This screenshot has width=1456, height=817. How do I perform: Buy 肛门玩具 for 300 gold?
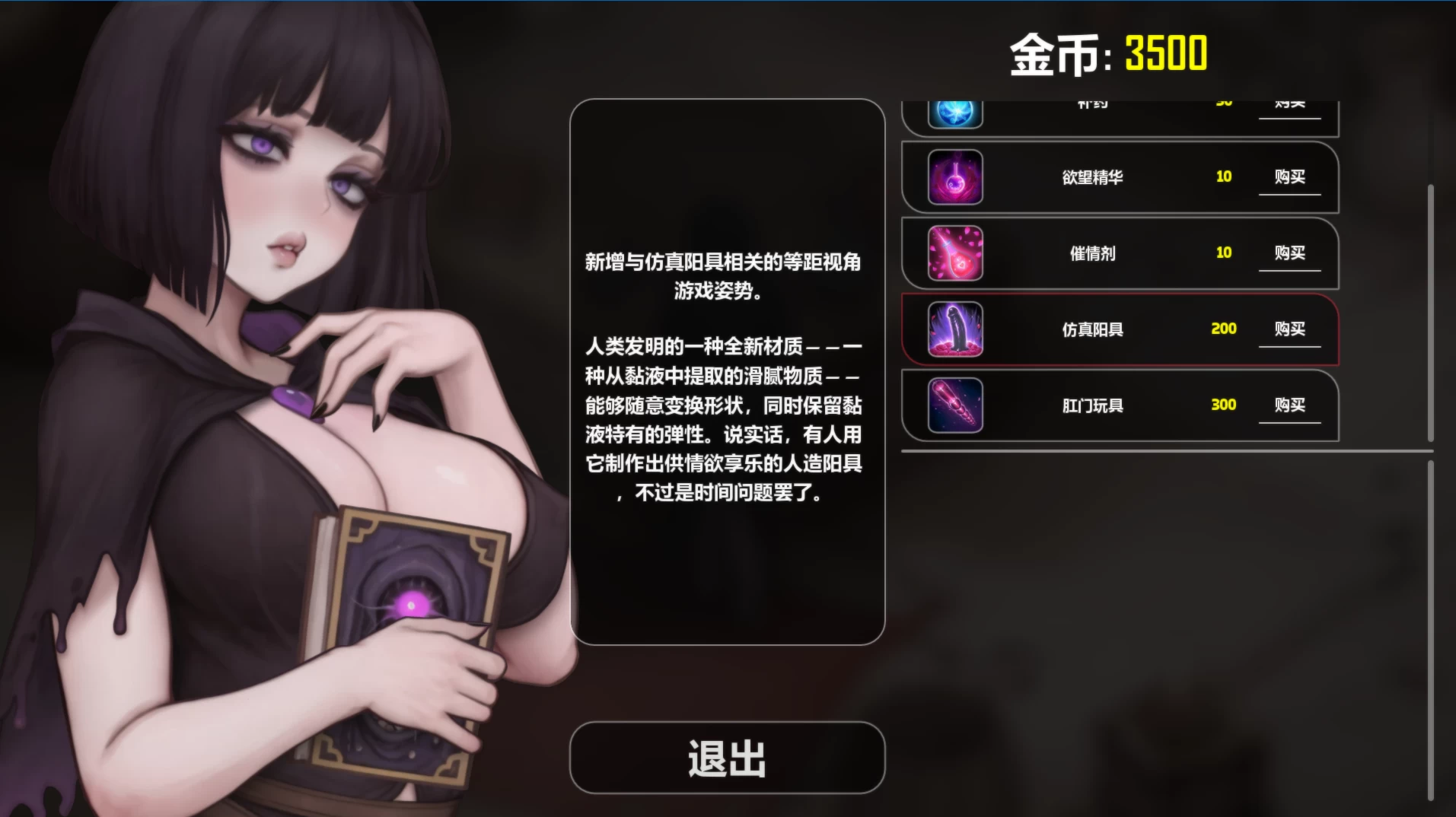click(x=1289, y=405)
